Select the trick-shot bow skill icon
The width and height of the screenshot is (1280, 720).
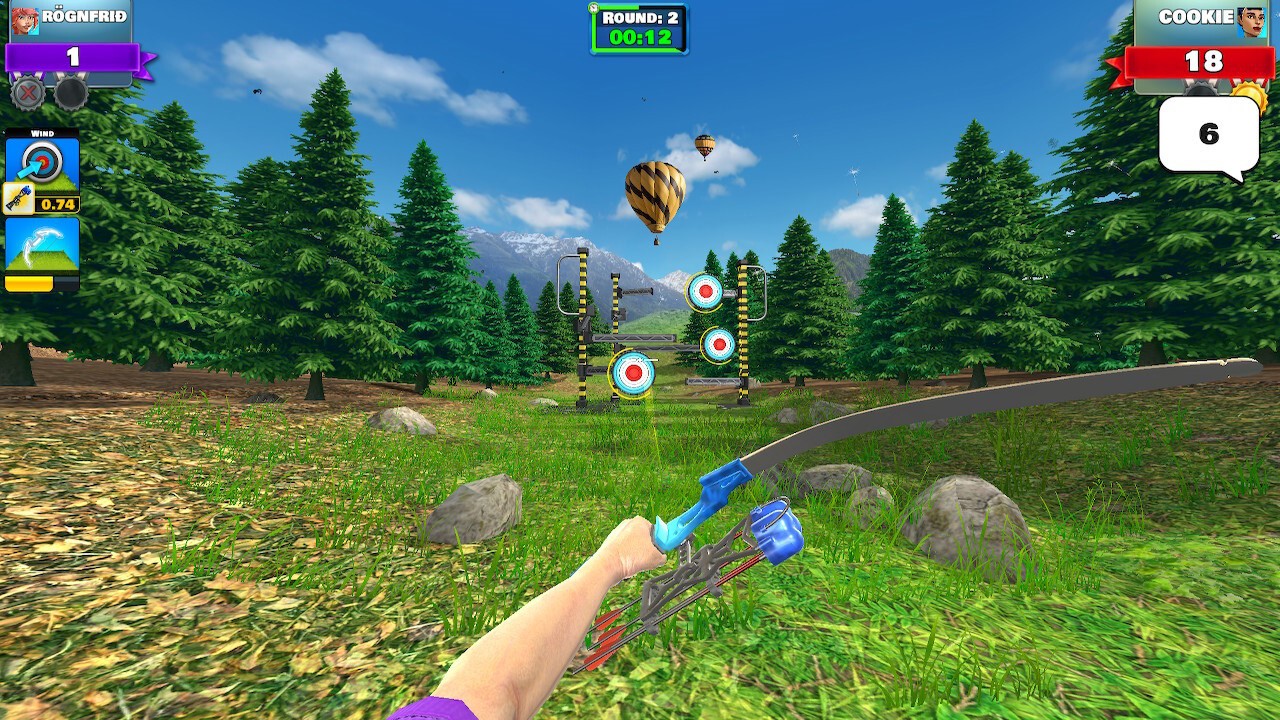click(x=41, y=241)
